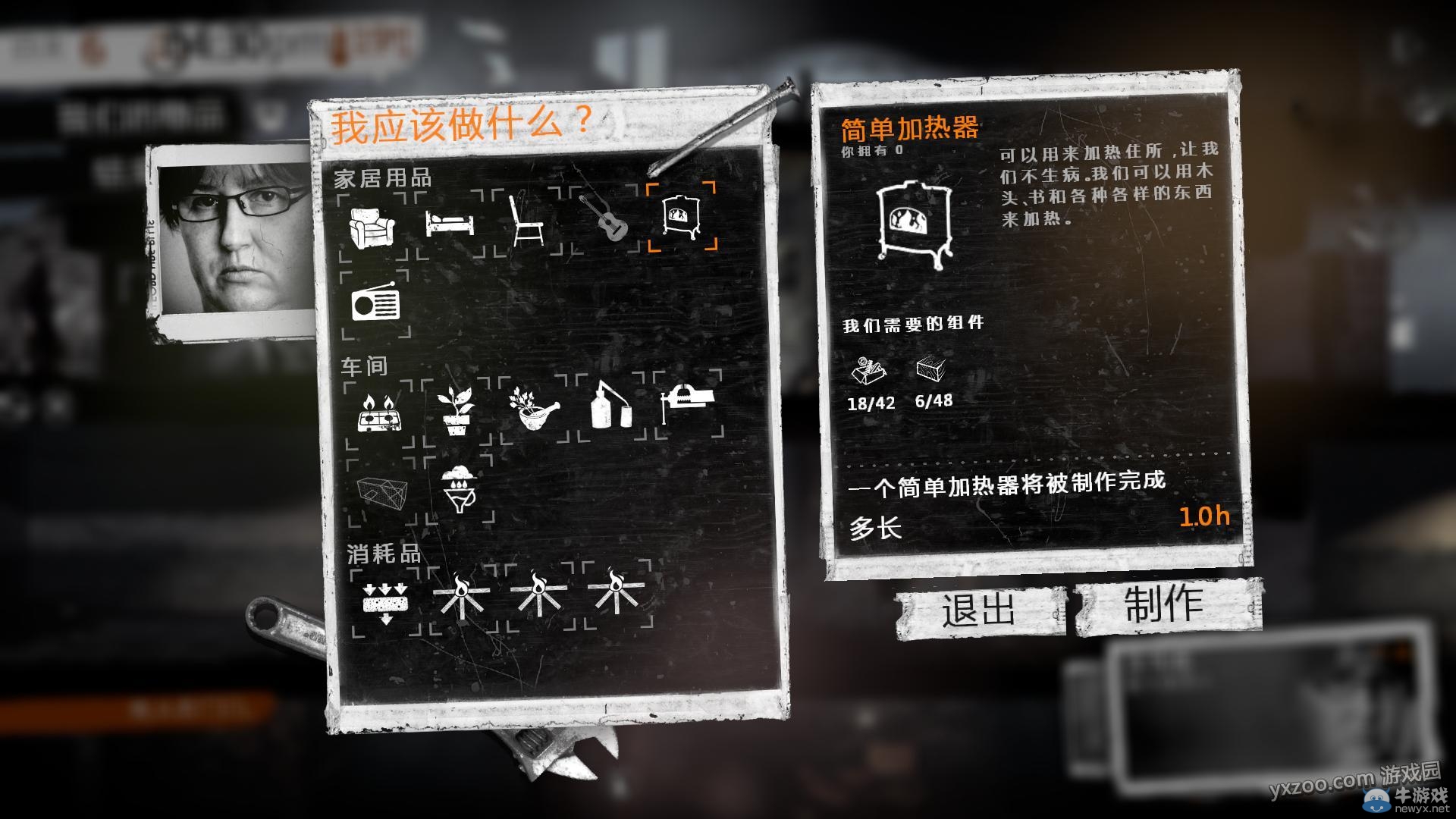
Task: Click the highlighted simple heater icon
Action: (681, 216)
